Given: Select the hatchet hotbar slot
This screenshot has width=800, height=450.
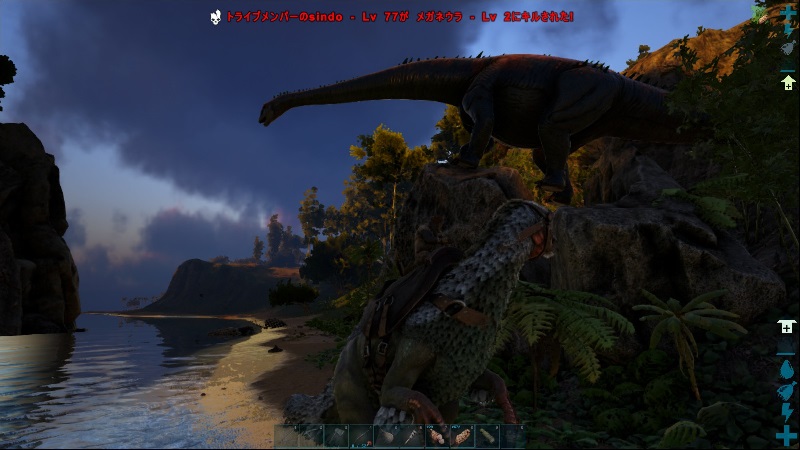Looking at the screenshot, I should (x=337, y=436).
